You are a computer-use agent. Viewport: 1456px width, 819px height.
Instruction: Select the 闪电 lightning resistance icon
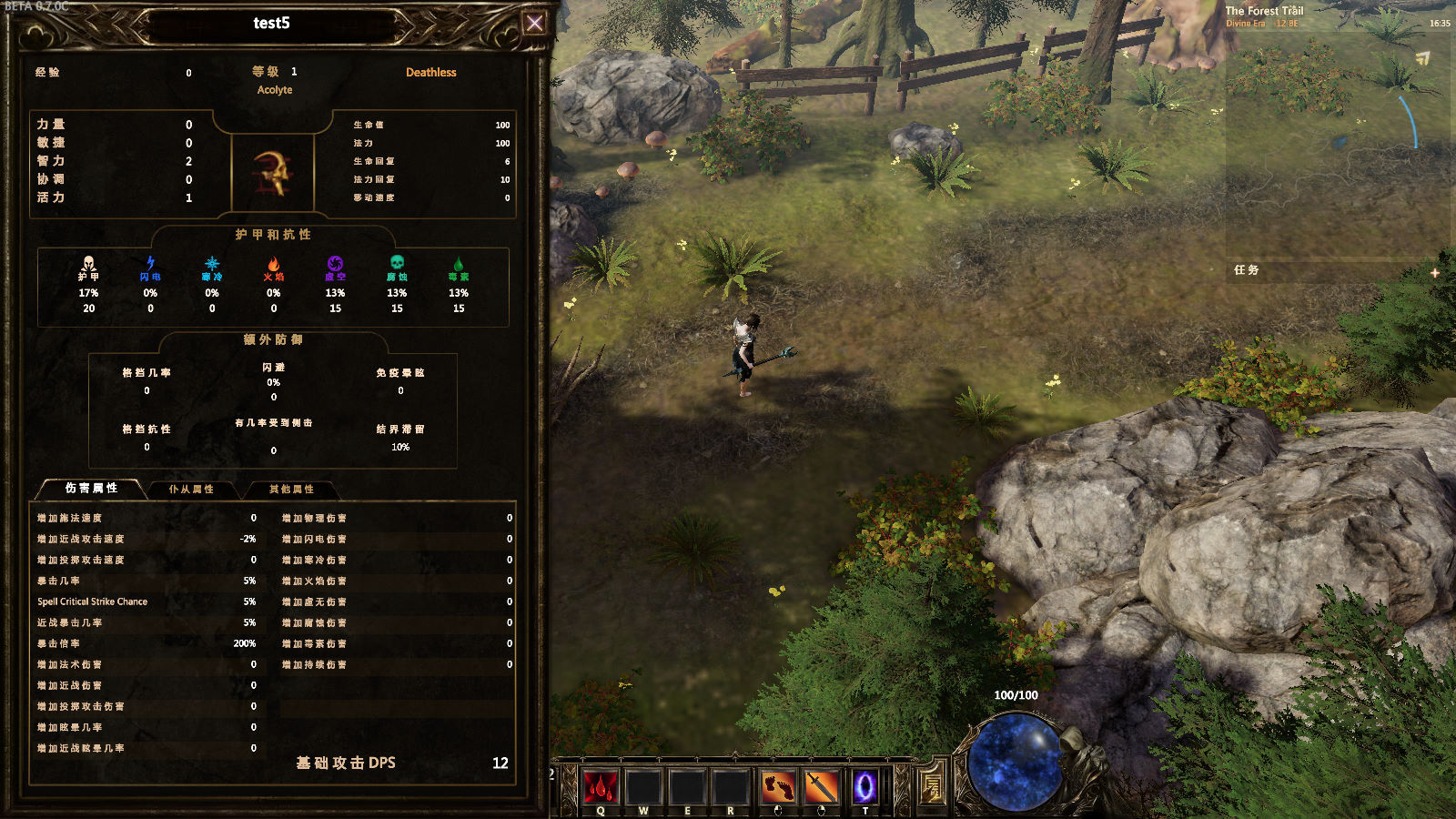tap(150, 264)
